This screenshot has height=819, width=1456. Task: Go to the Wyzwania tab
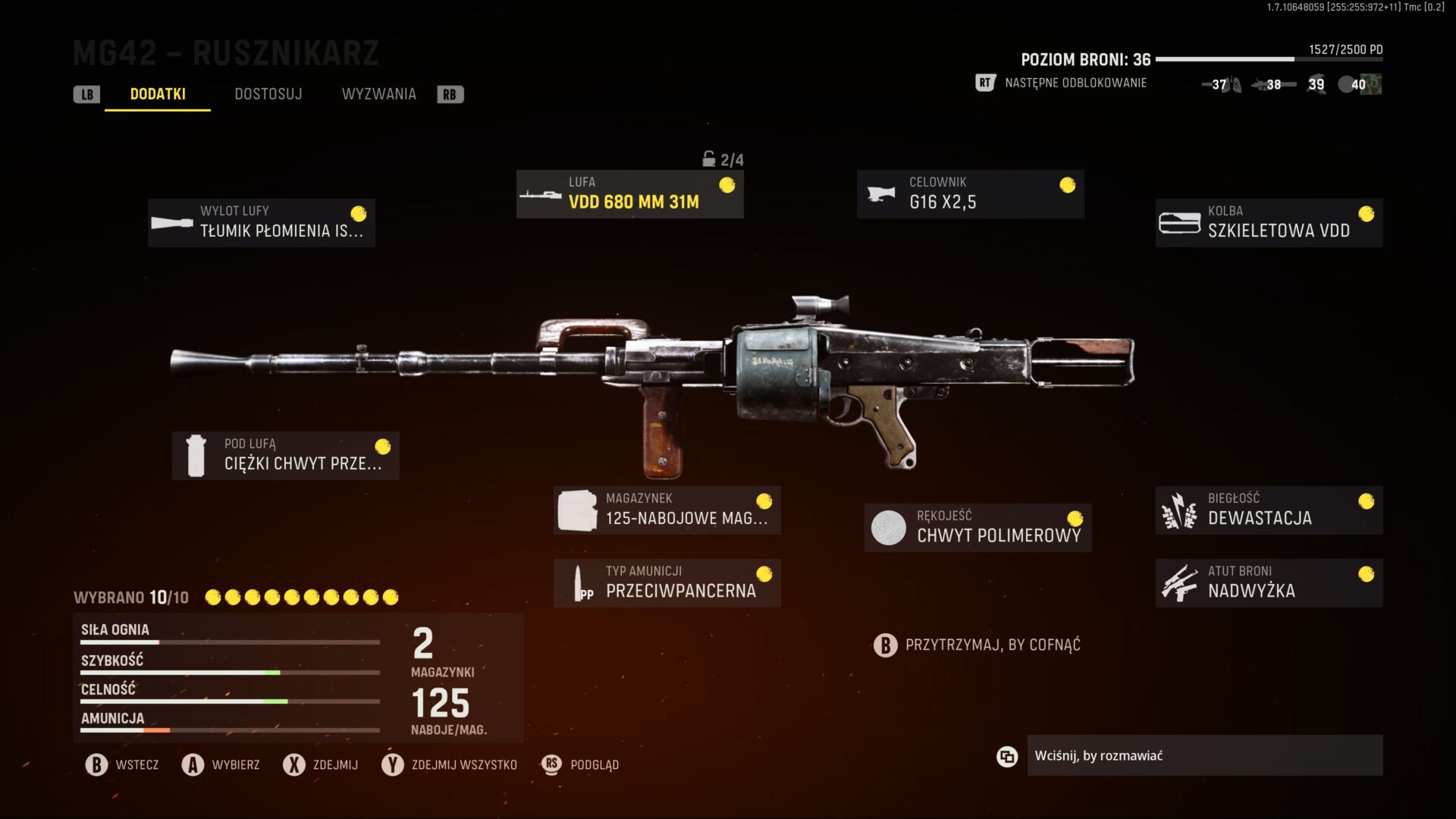point(378,94)
